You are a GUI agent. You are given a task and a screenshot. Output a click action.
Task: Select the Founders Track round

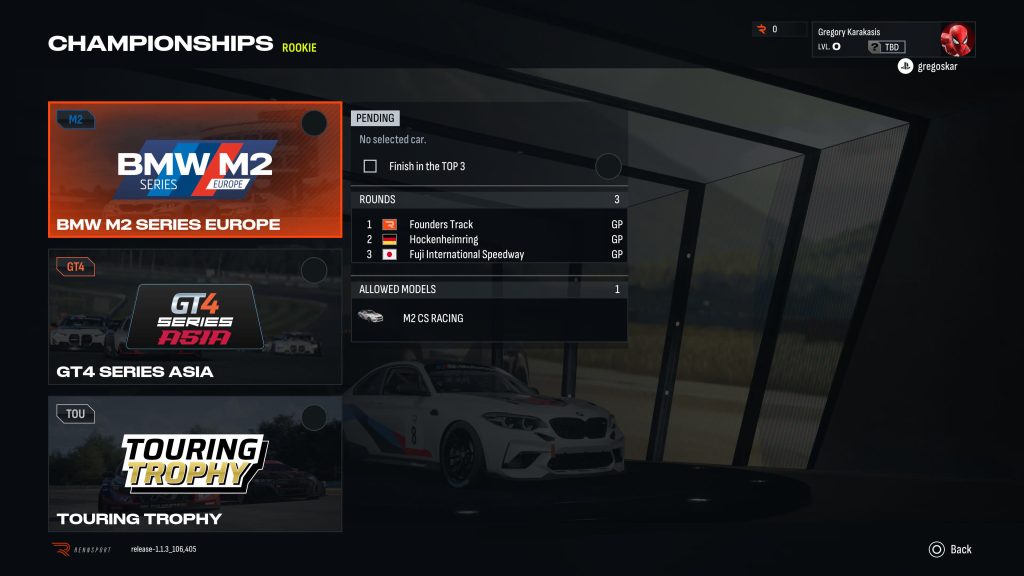[x=489, y=224]
